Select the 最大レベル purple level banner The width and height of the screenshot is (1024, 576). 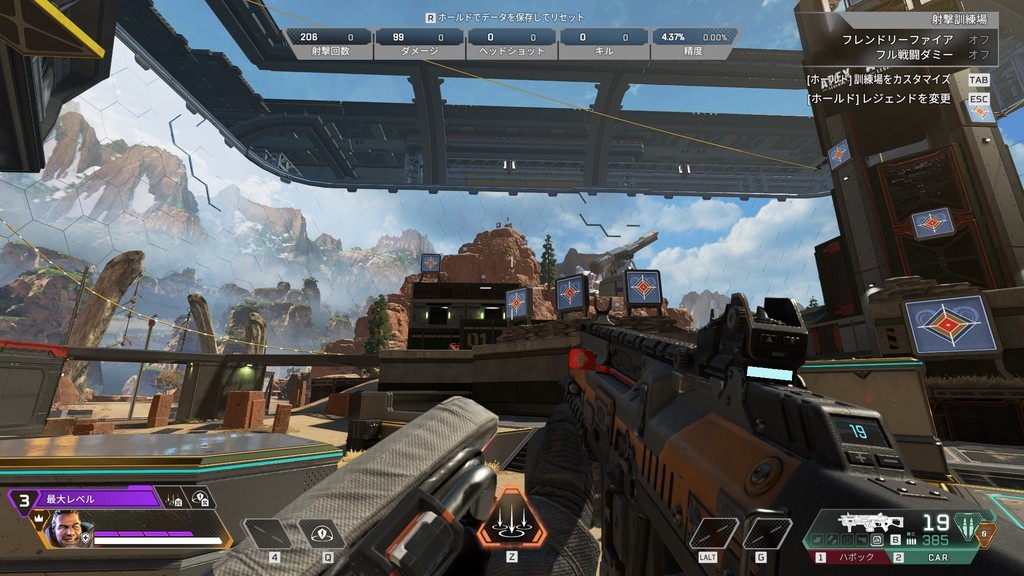95,498
